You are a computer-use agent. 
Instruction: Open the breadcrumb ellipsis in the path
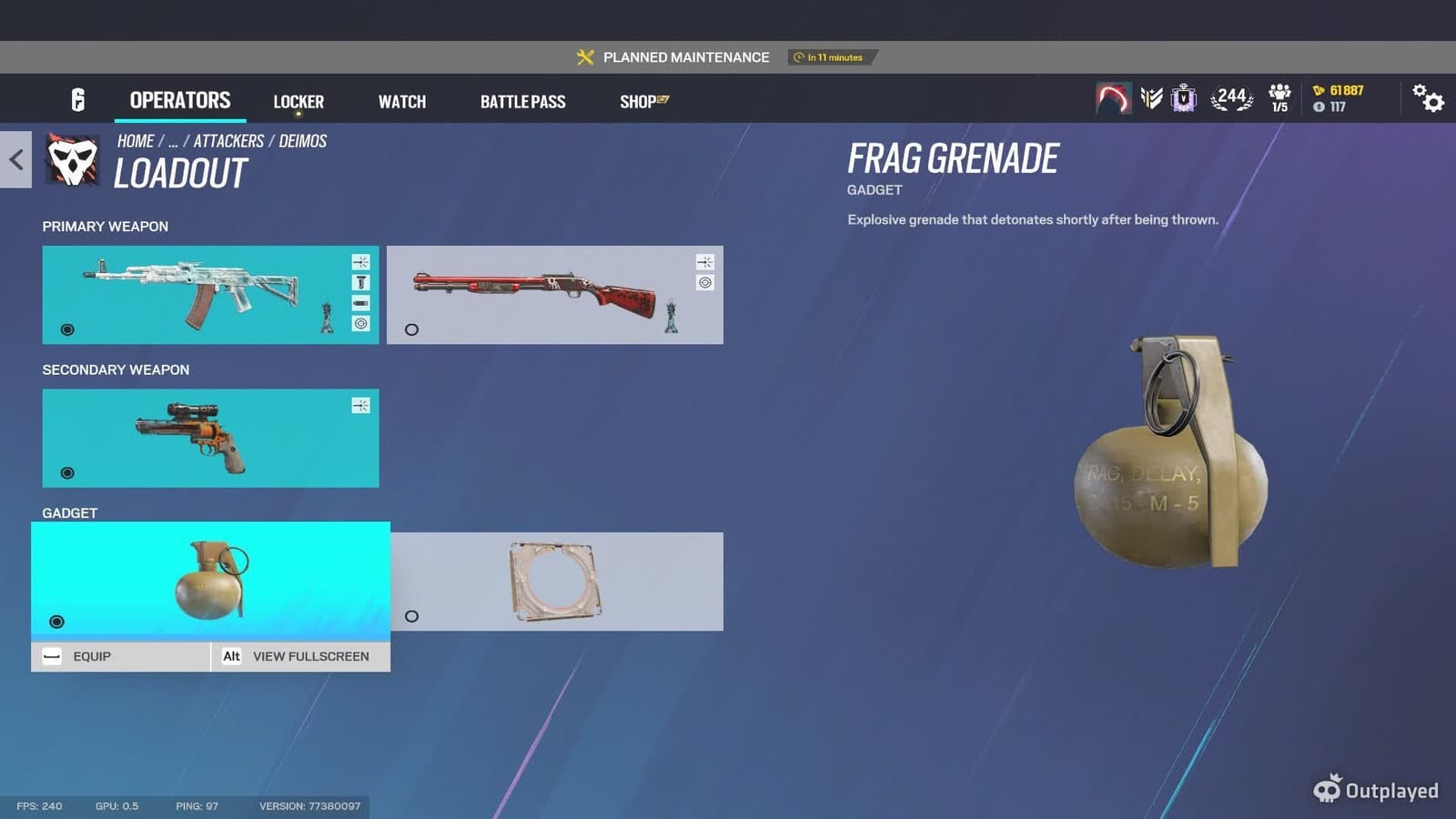tap(172, 141)
